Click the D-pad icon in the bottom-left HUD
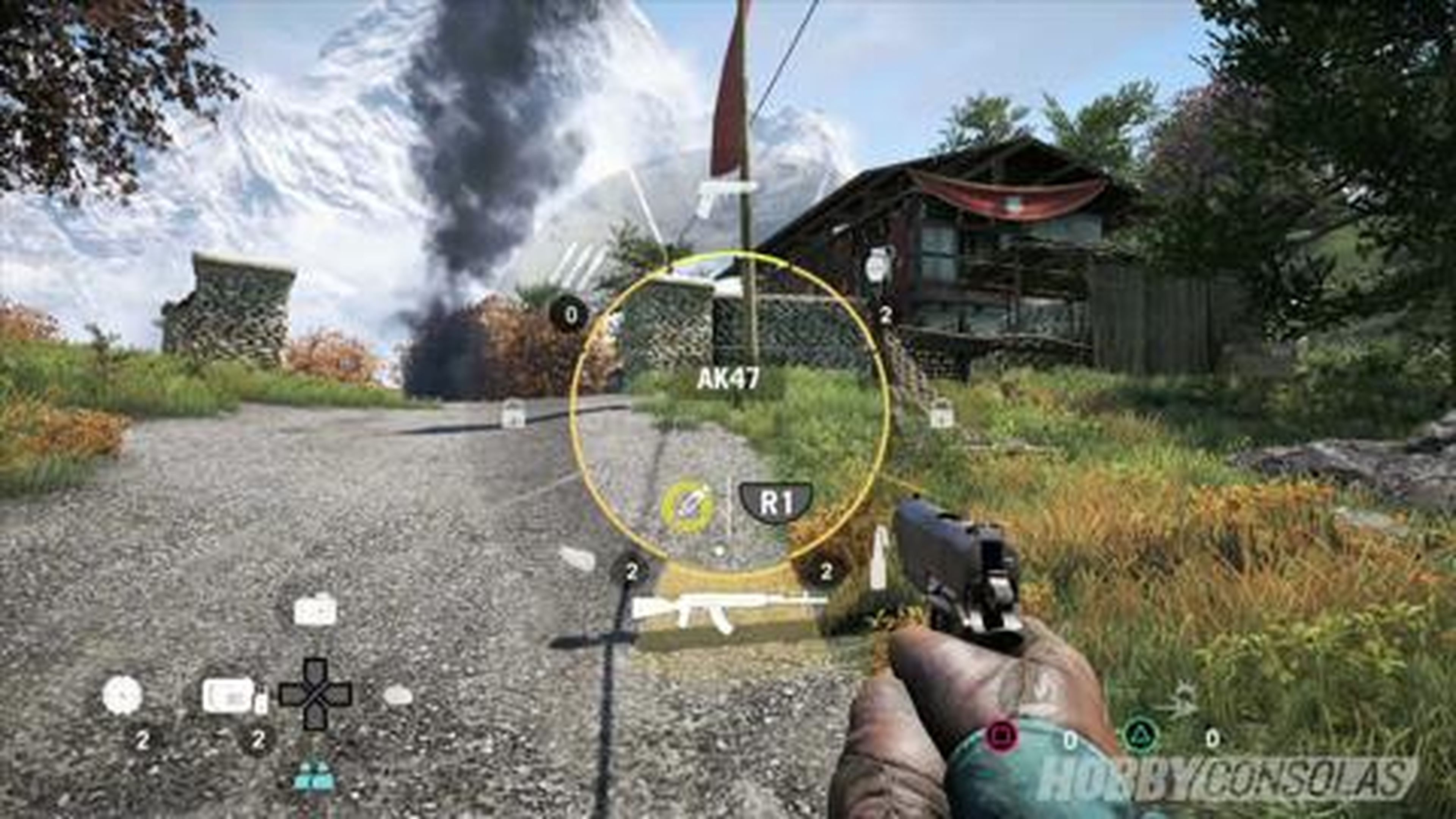1456x819 pixels. (314, 694)
